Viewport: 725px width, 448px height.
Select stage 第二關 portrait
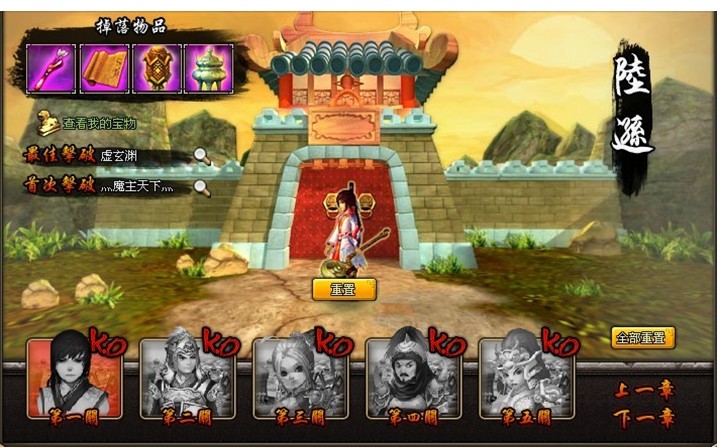[x=187, y=377]
